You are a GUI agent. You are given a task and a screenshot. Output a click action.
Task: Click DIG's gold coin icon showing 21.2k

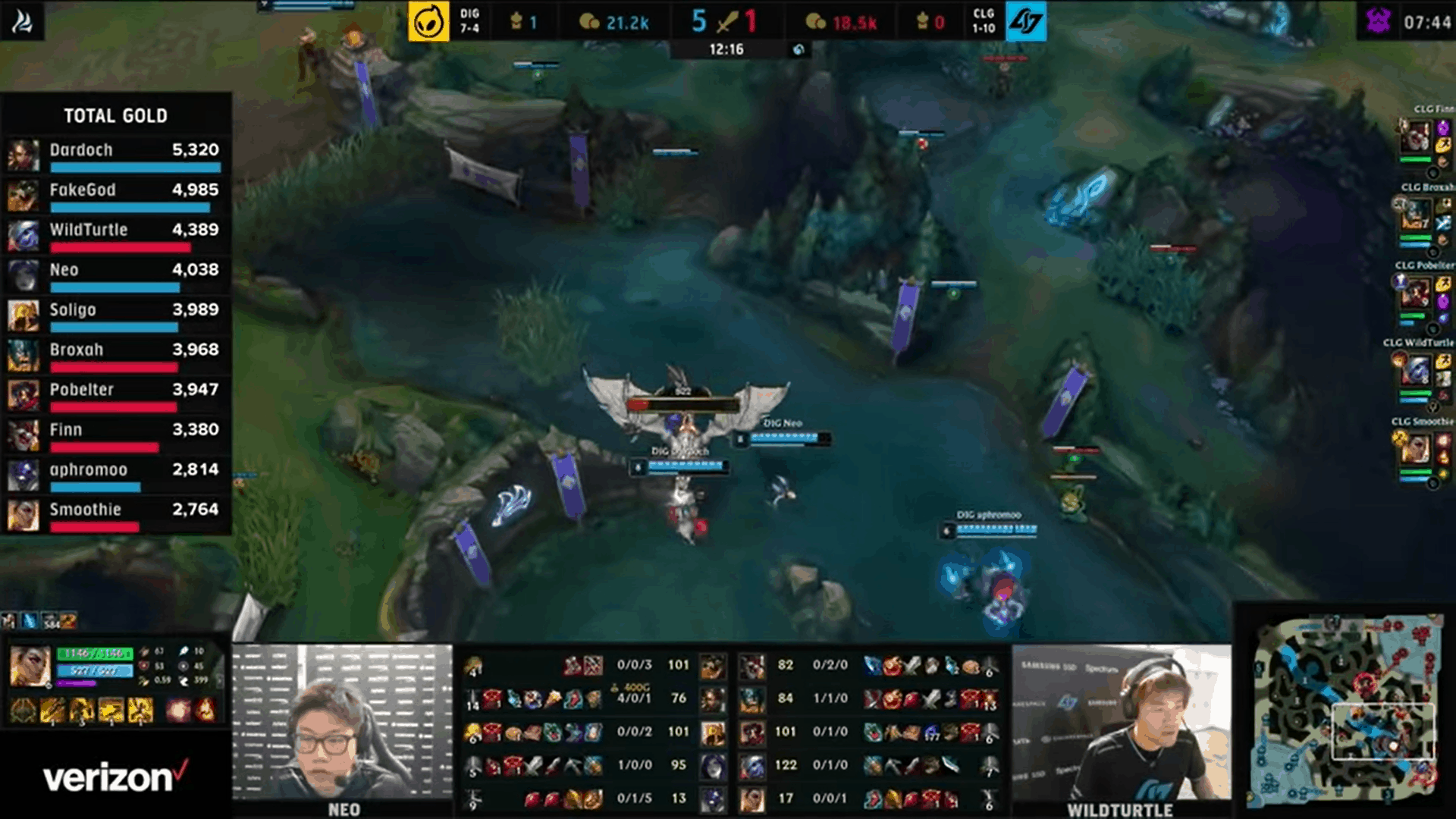(588, 22)
